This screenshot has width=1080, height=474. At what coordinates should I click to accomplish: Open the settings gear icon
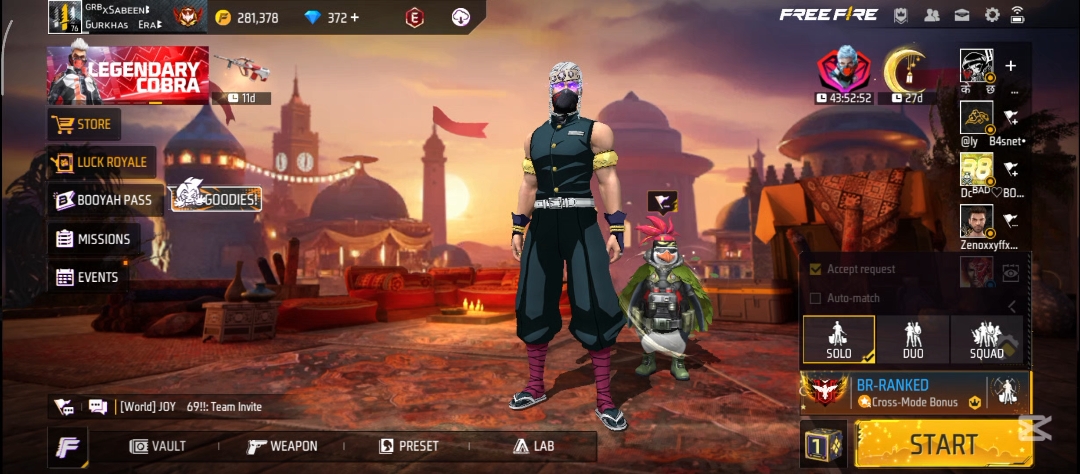[992, 15]
